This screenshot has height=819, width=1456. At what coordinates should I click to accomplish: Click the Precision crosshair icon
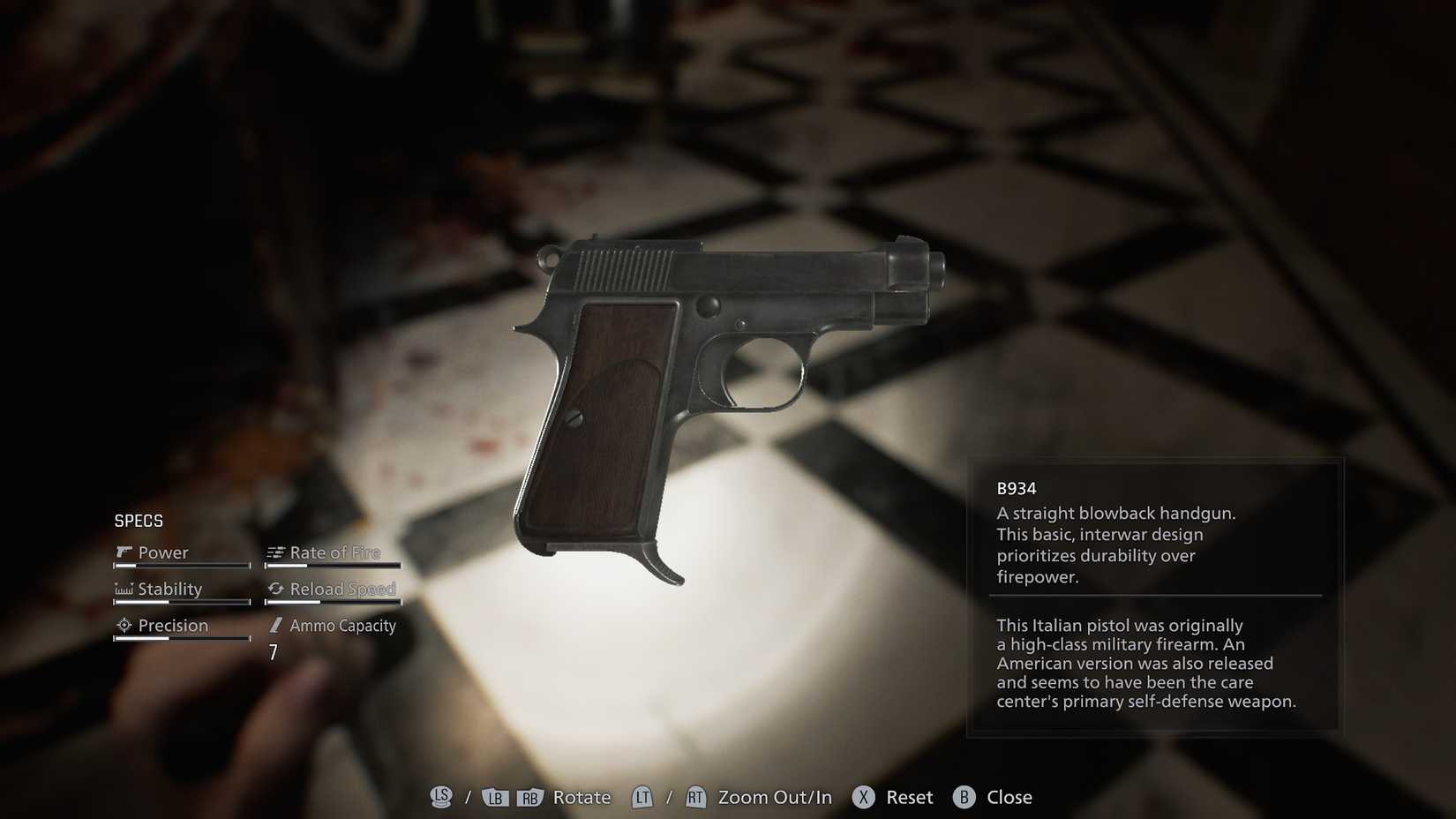(x=124, y=625)
